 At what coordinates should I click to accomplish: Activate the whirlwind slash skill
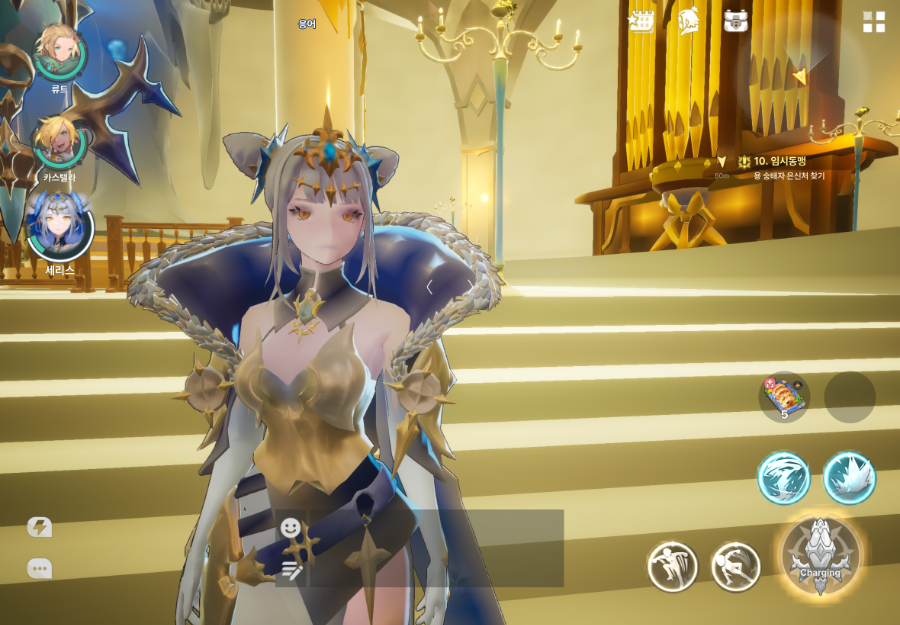point(783,477)
